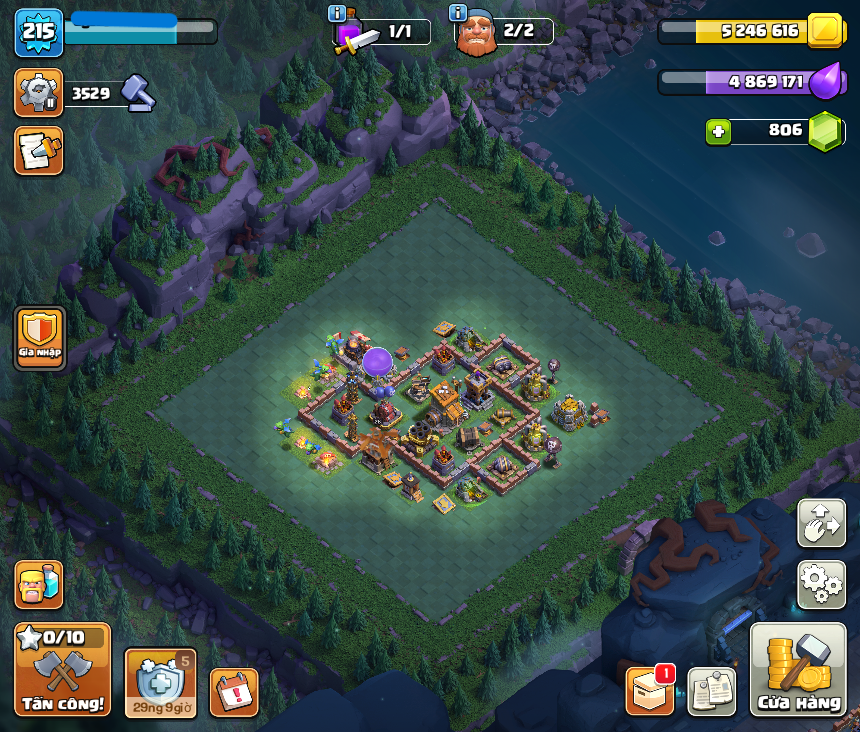Open the shield event with 29ng 9giờ timer
Screen dimensions: 860x732
point(160,682)
